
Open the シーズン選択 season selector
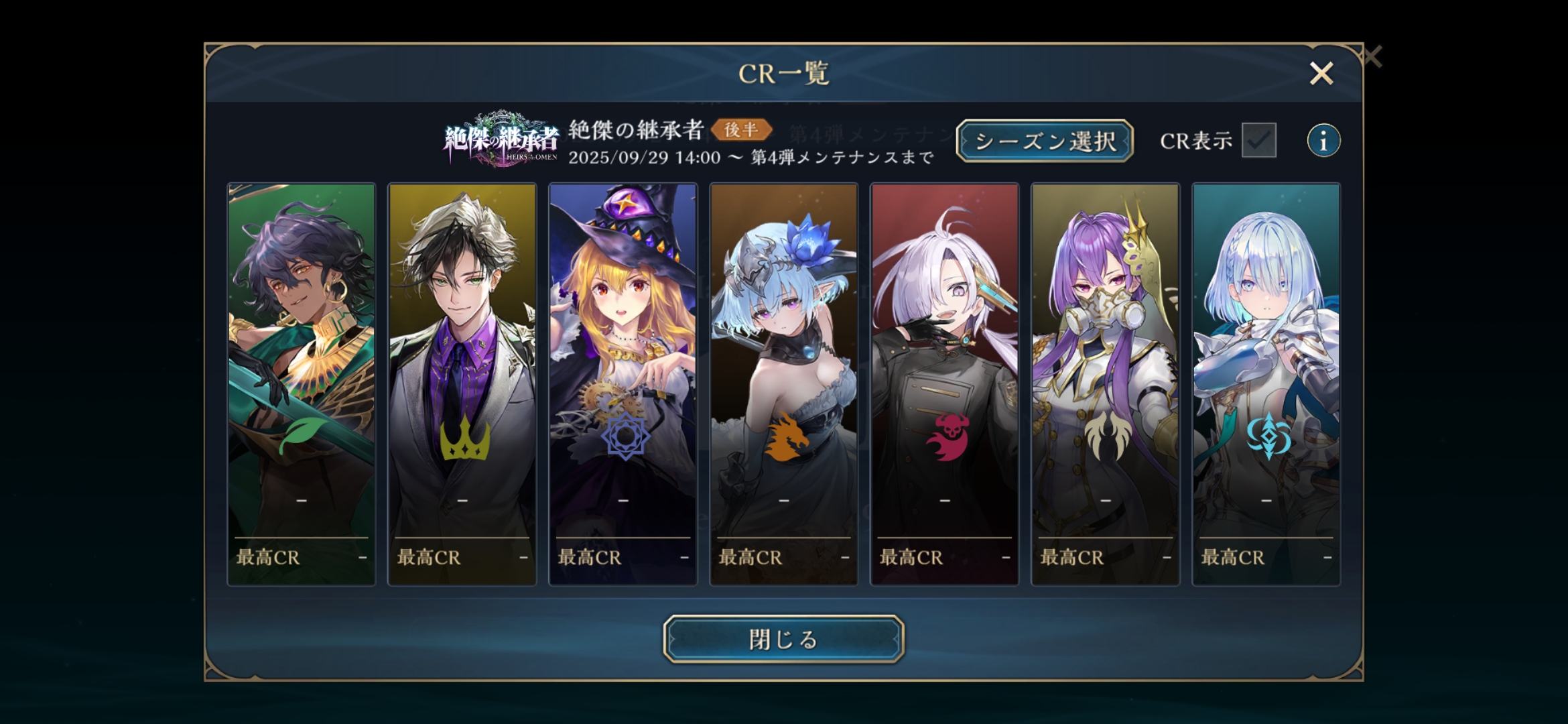tap(1044, 141)
